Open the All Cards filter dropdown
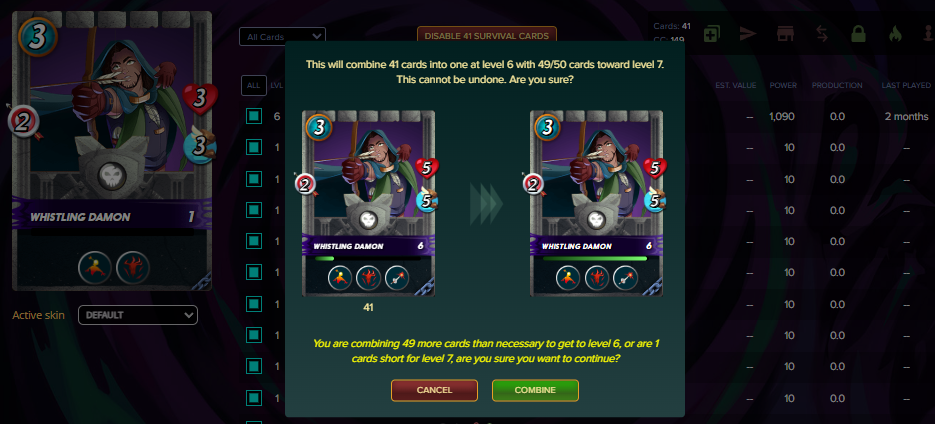This screenshot has height=424, width=935. [282, 37]
